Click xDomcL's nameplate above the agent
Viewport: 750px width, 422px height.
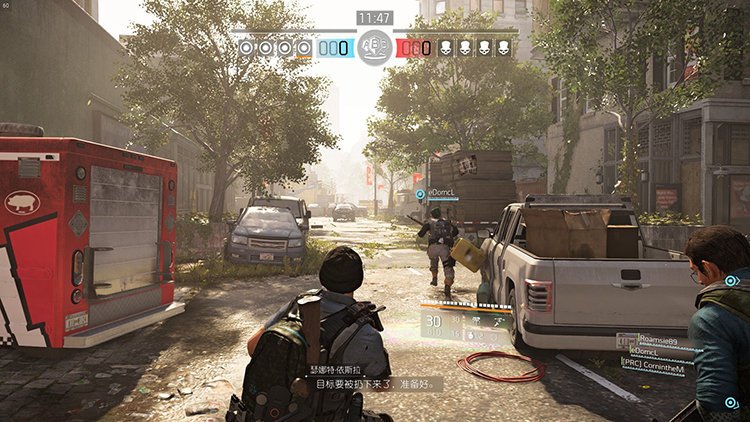tap(441, 192)
